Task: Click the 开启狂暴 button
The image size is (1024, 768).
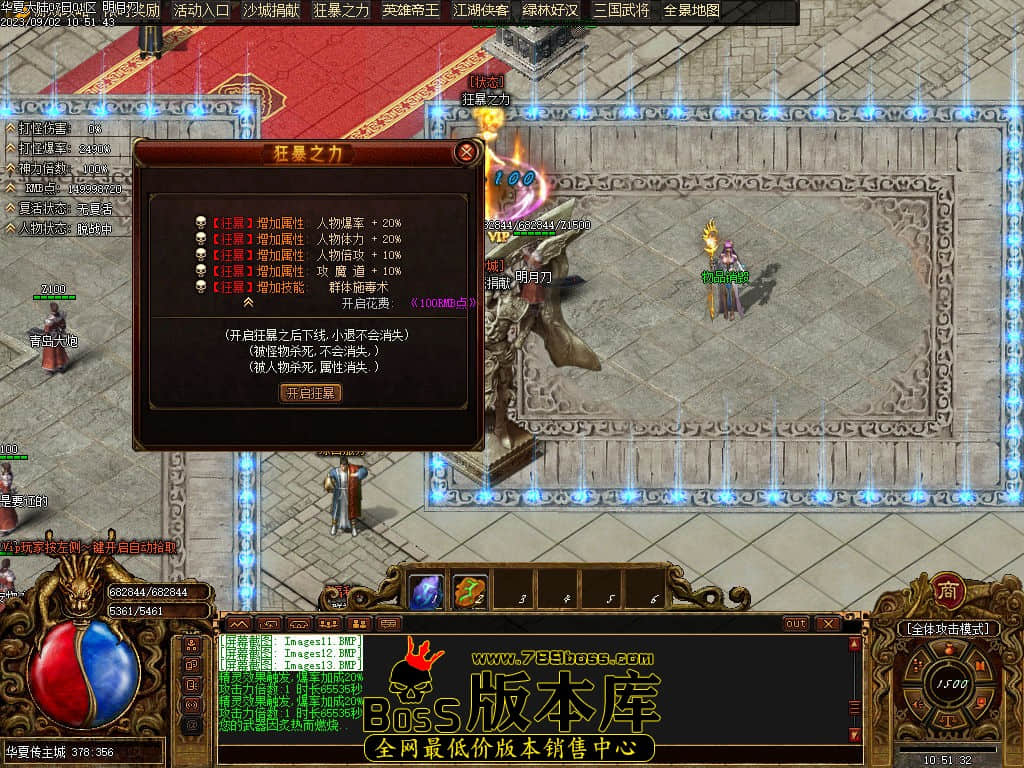Action: click(x=310, y=393)
